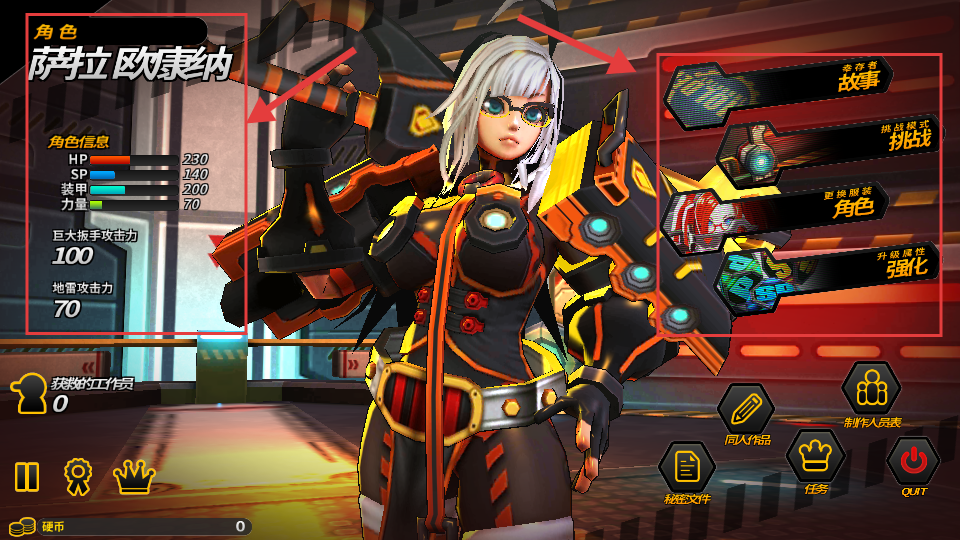
Task: Open the 秘密文件 secret files
Action: (686, 467)
